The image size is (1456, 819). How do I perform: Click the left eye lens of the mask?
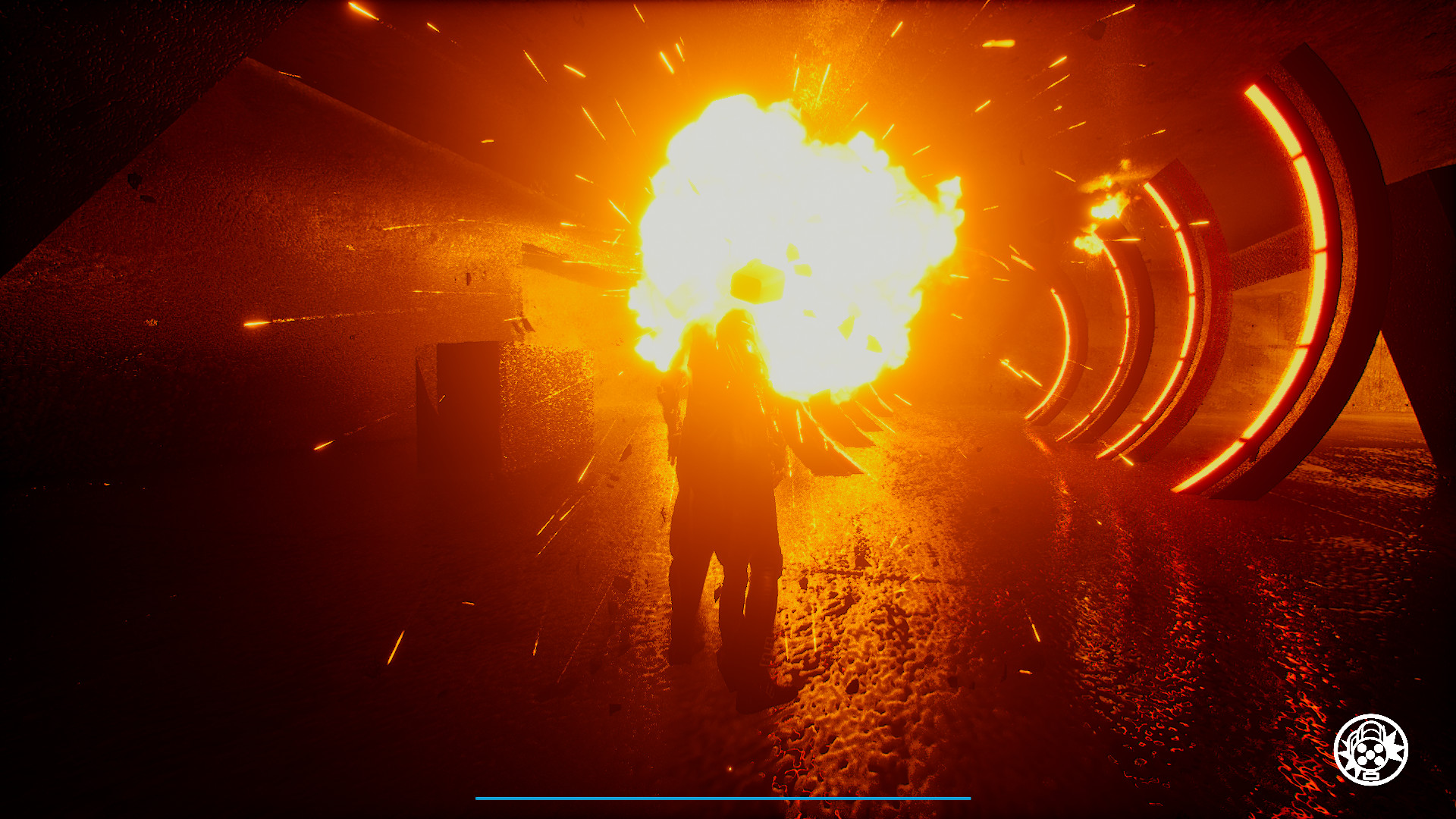click(1362, 748)
